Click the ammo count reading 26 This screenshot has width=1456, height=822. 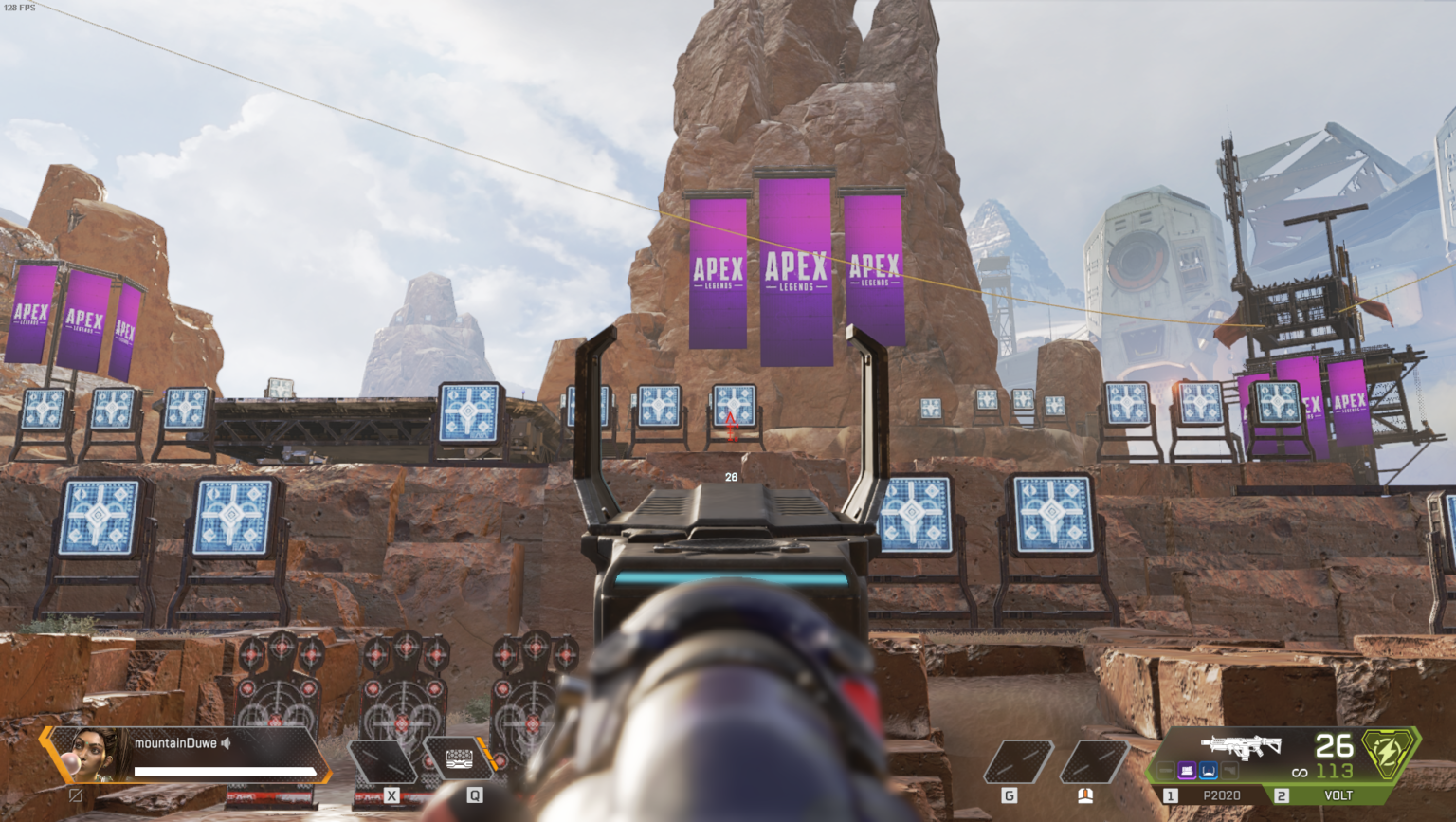[1335, 747]
